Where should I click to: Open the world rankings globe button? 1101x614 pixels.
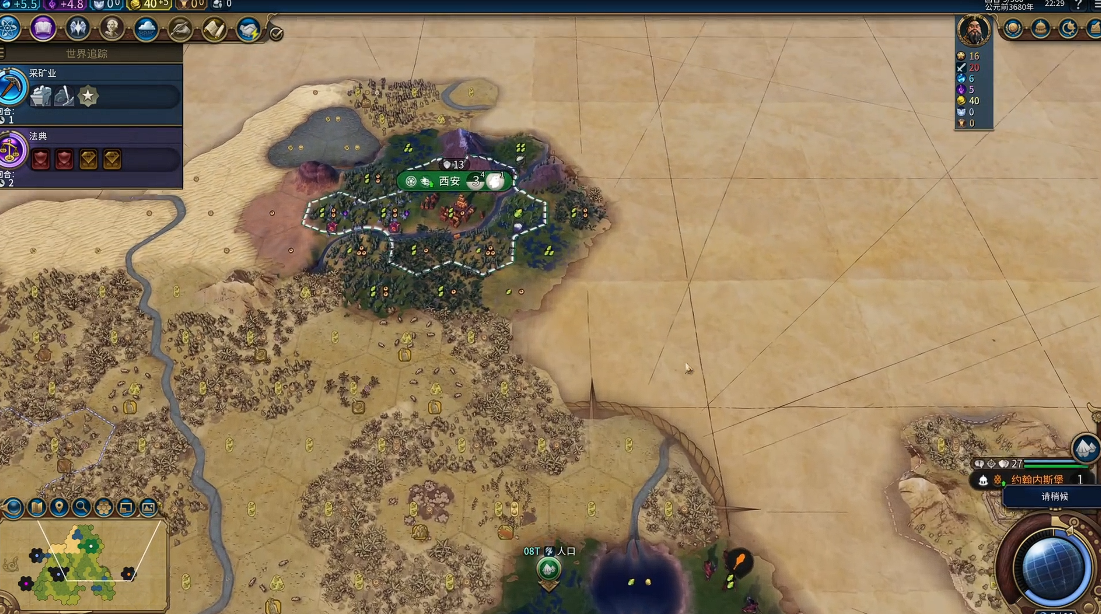pos(1013,28)
